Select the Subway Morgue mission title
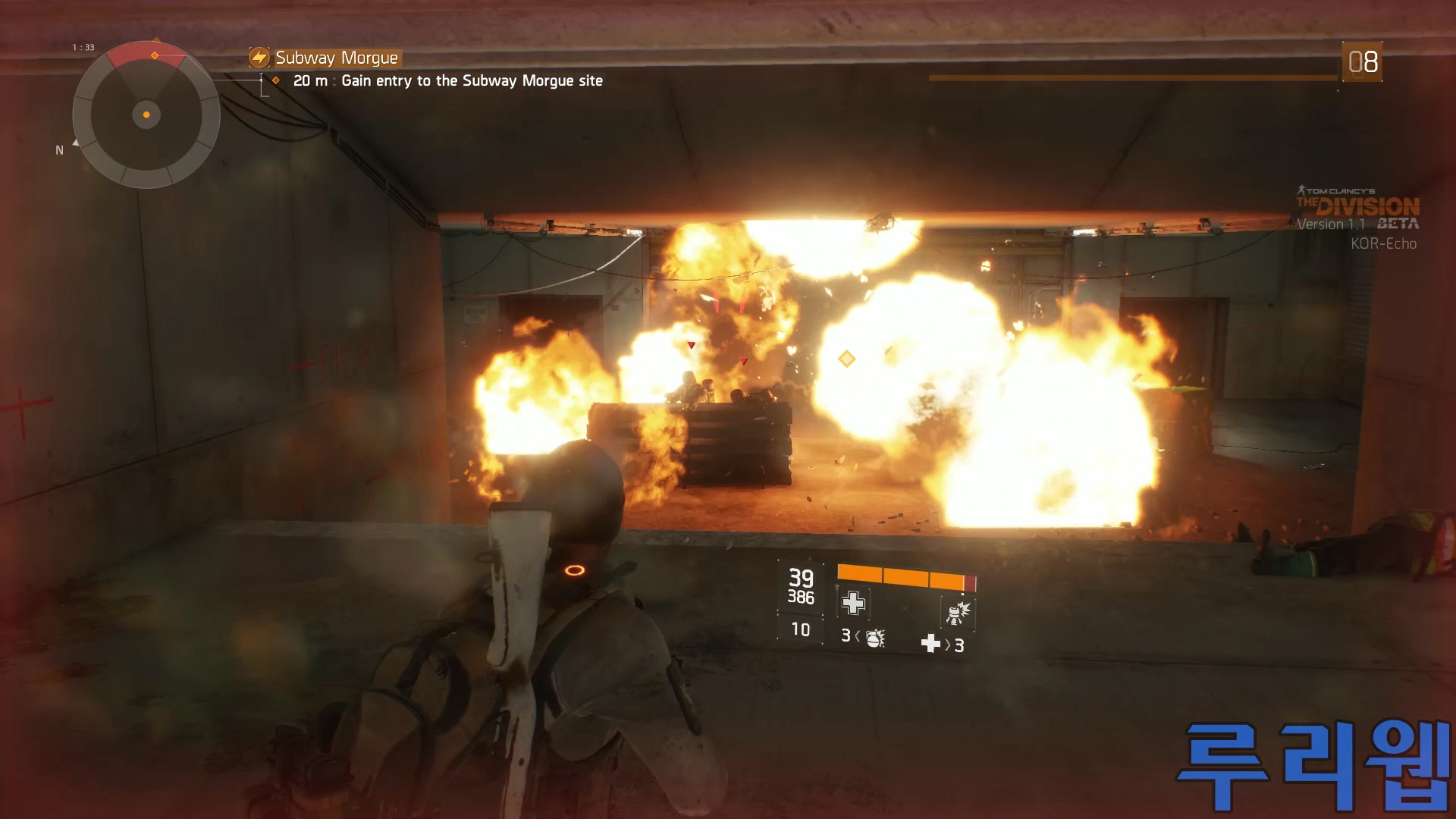1456x819 pixels. pos(336,58)
